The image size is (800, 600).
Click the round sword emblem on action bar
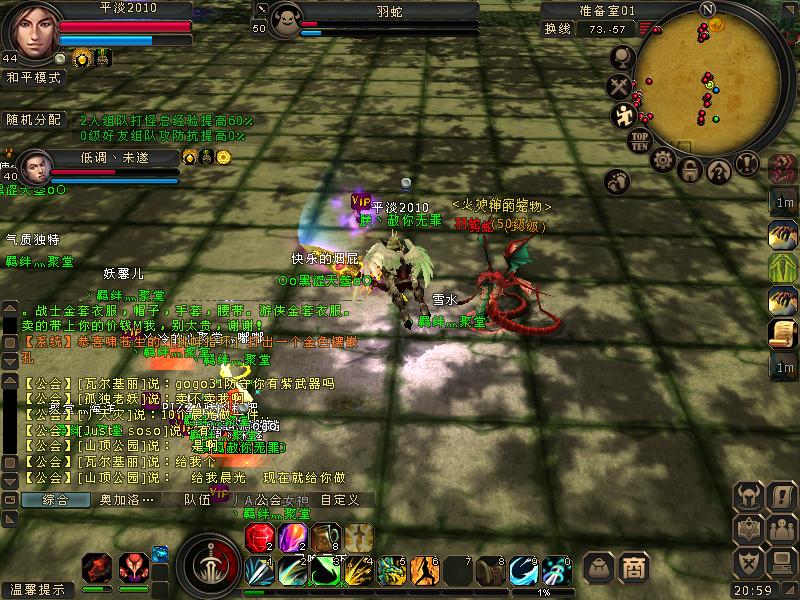(x=209, y=566)
